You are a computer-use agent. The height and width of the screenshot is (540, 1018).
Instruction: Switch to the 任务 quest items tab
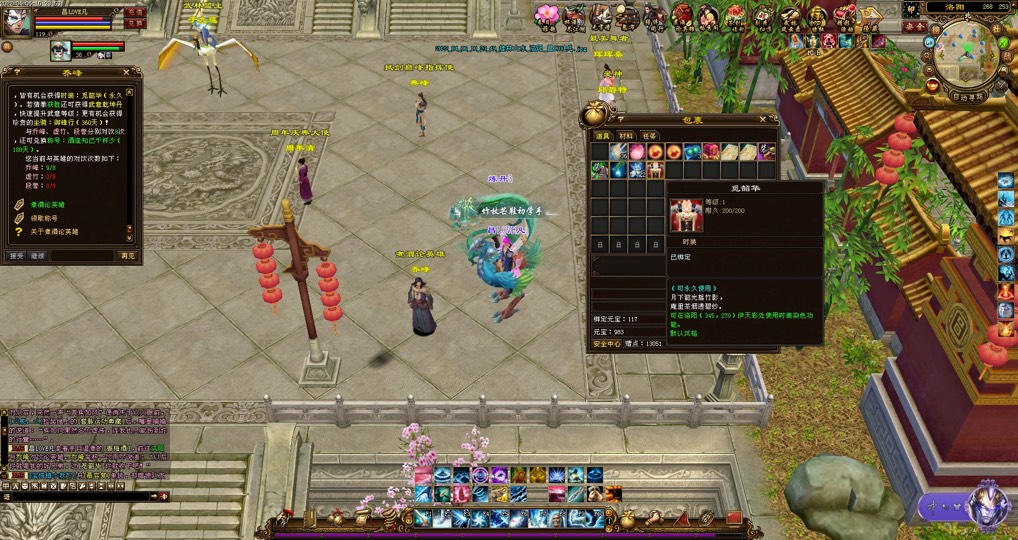[x=649, y=135]
